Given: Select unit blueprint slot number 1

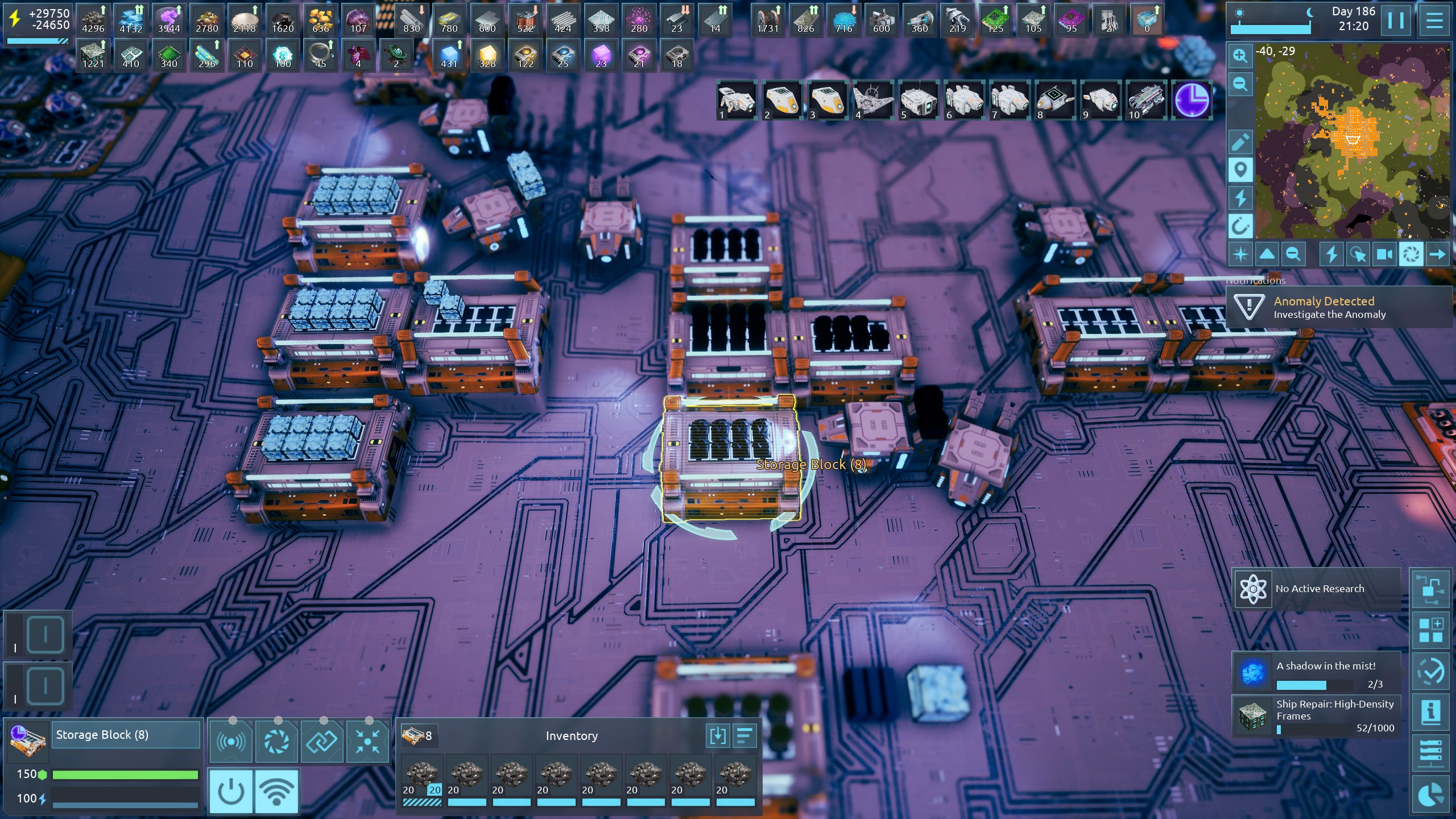Looking at the screenshot, I should 737,101.
